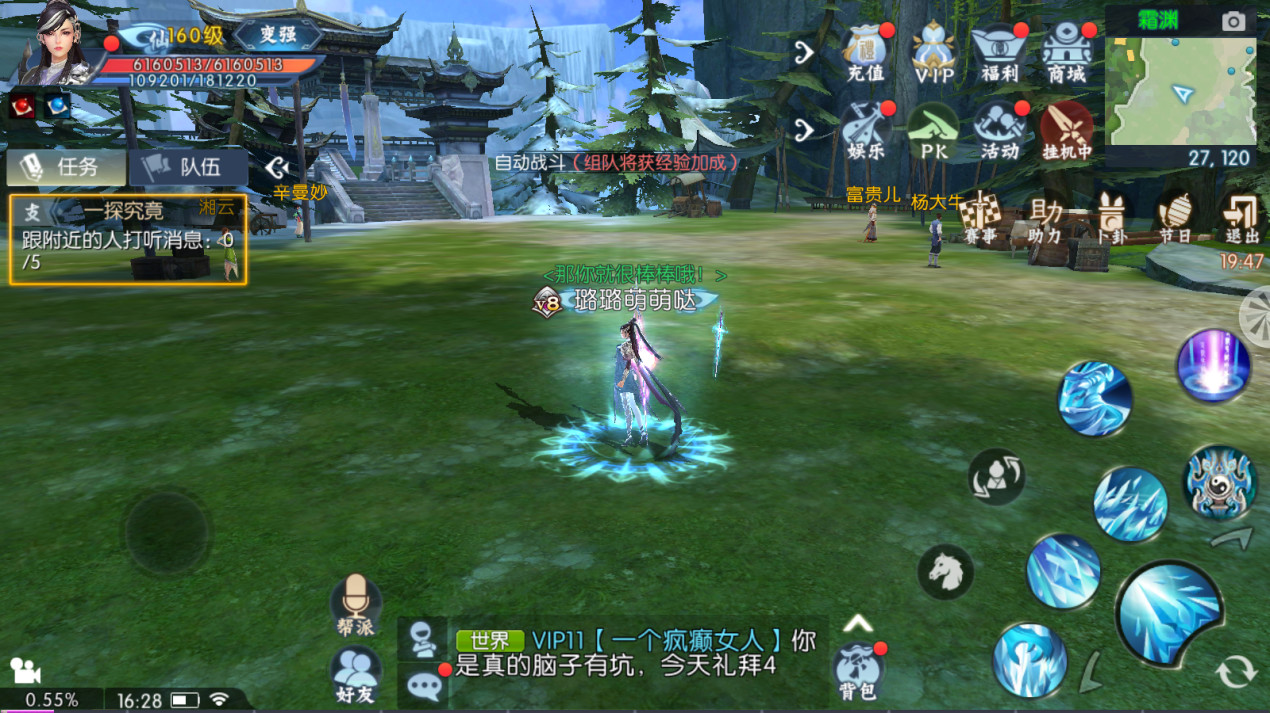Open the 背包 backpack

857,670
